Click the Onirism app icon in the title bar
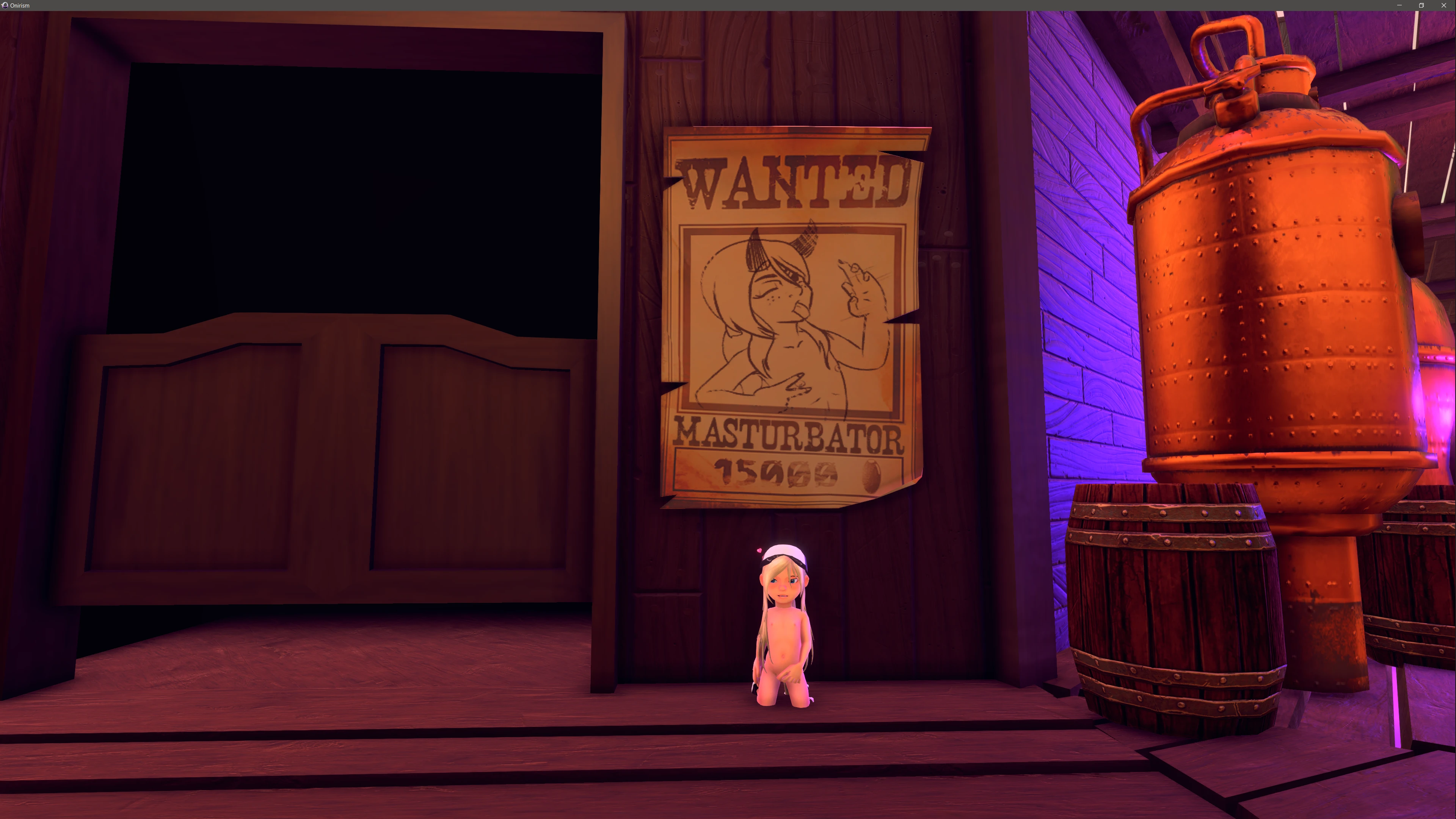This screenshot has height=819, width=1456. (x=6, y=5)
